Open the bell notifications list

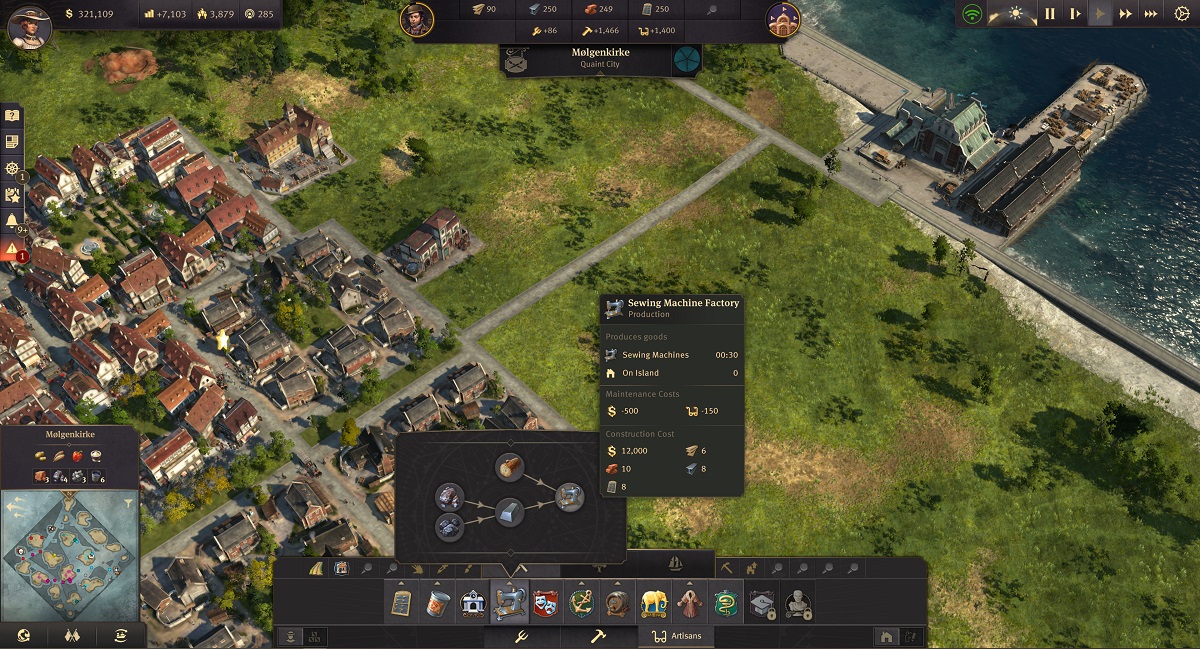[x=12, y=221]
